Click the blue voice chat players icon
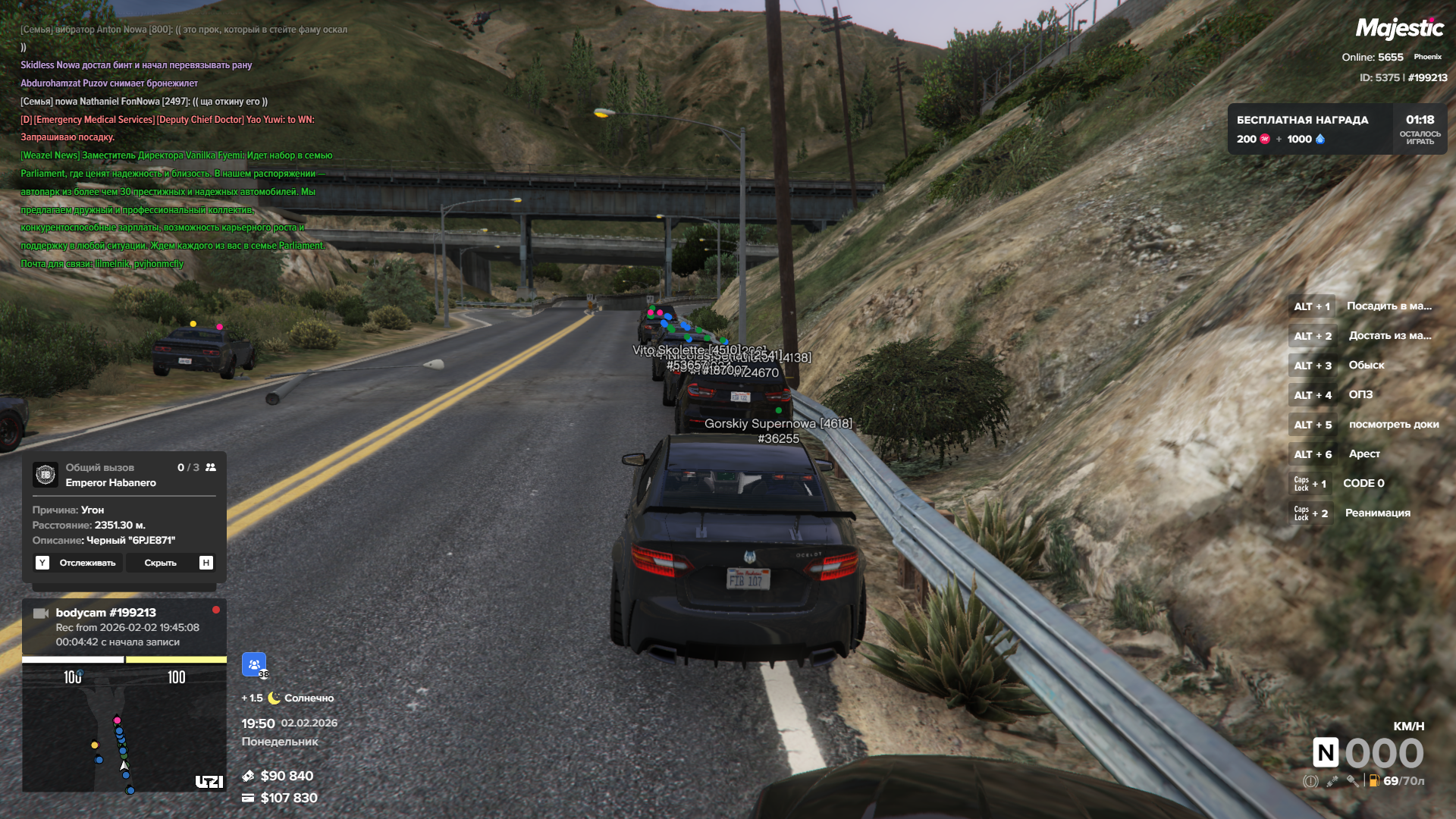 click(254, 664)
